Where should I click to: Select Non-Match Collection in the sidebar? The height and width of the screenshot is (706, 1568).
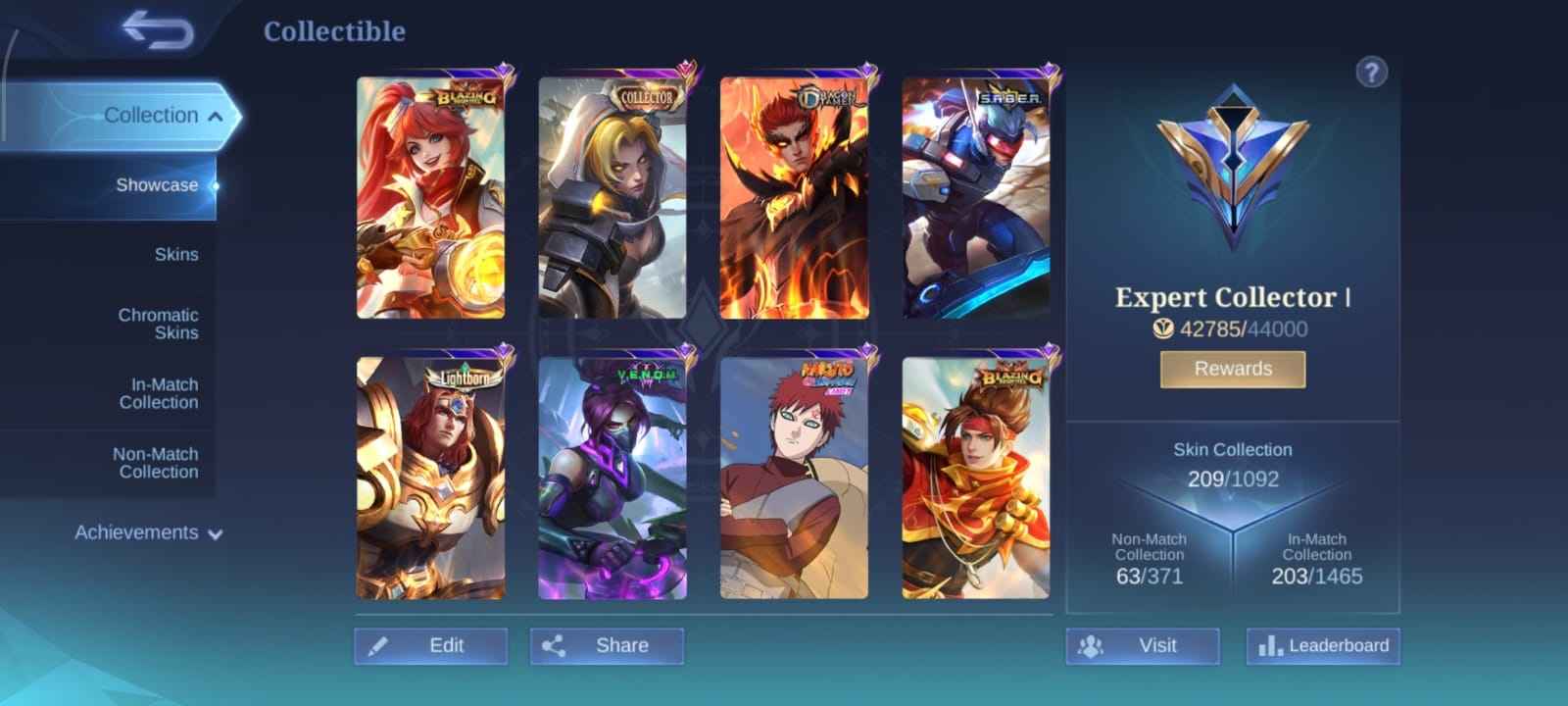pos(154,463)
